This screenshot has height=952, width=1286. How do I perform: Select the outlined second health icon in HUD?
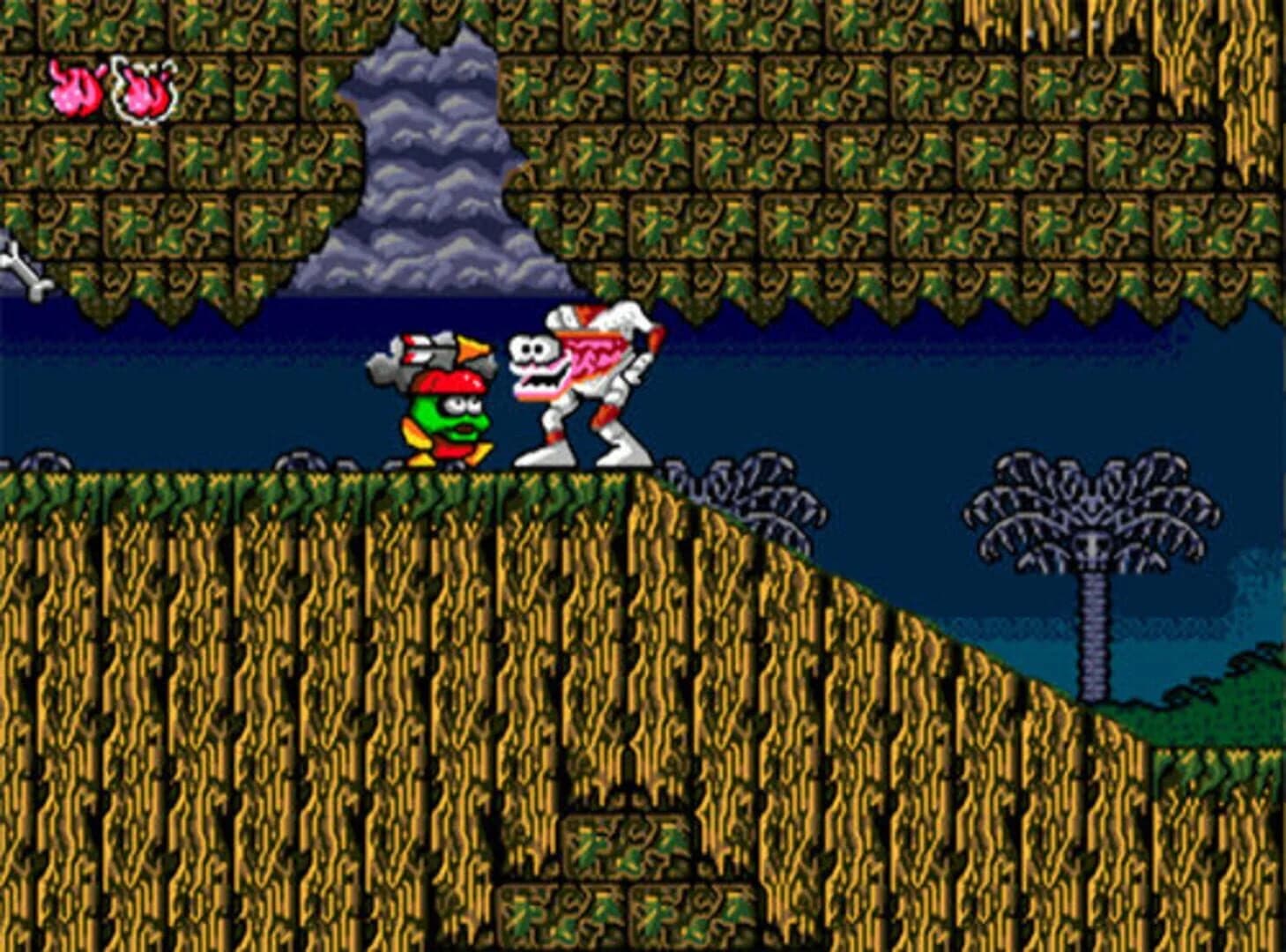point(144,88)
